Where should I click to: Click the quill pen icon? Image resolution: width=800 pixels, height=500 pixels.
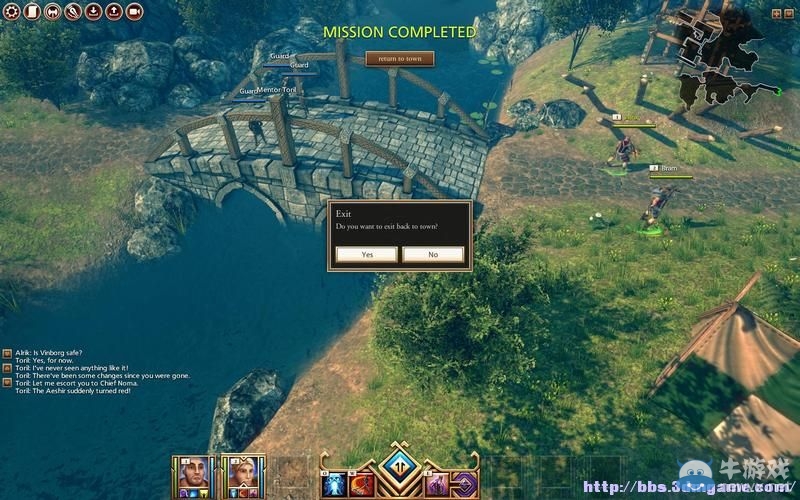(x=73, y=12)
